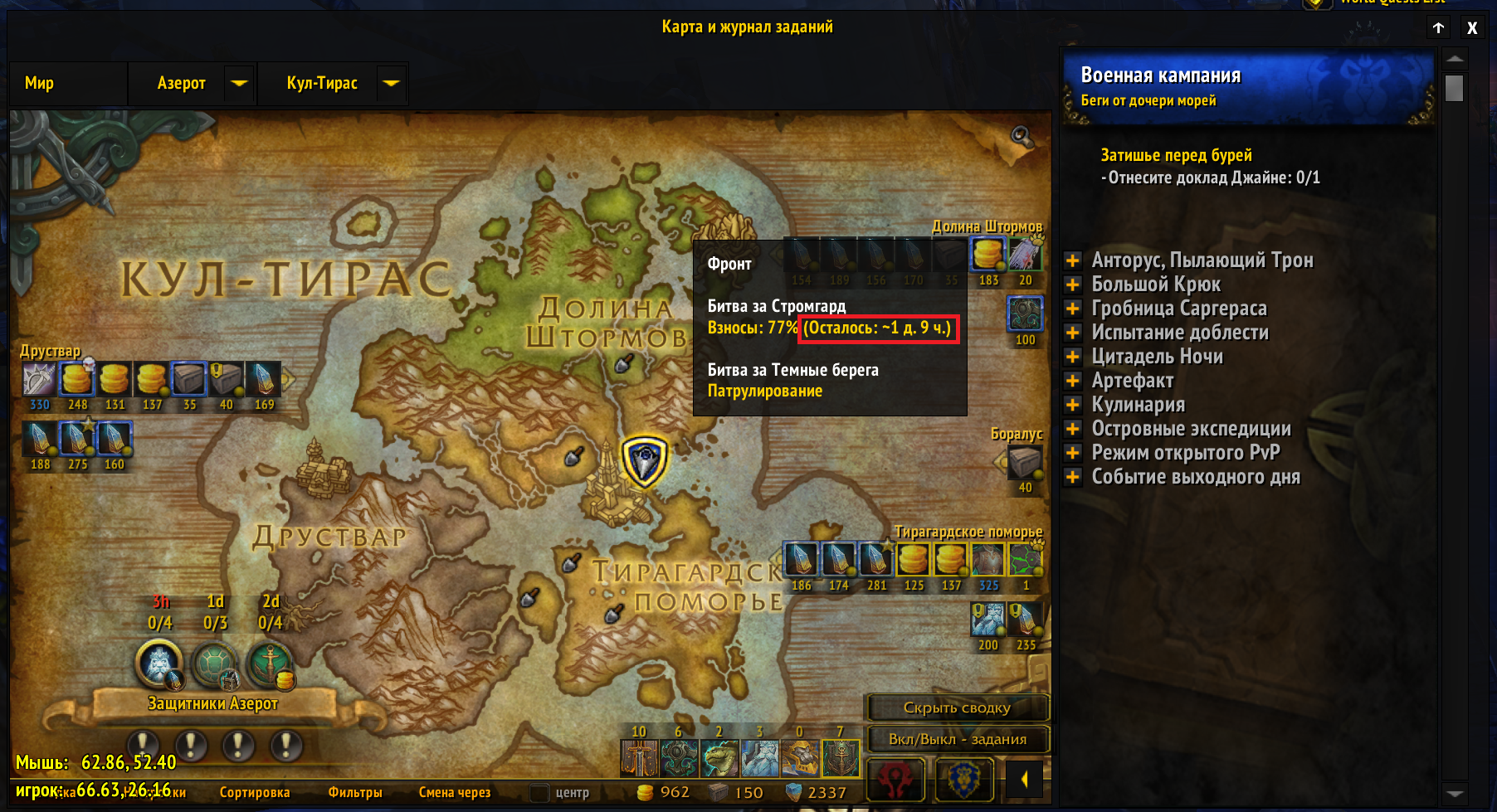Toggle quests with Вкл/Выкл - задания

[x=957, y=739]
